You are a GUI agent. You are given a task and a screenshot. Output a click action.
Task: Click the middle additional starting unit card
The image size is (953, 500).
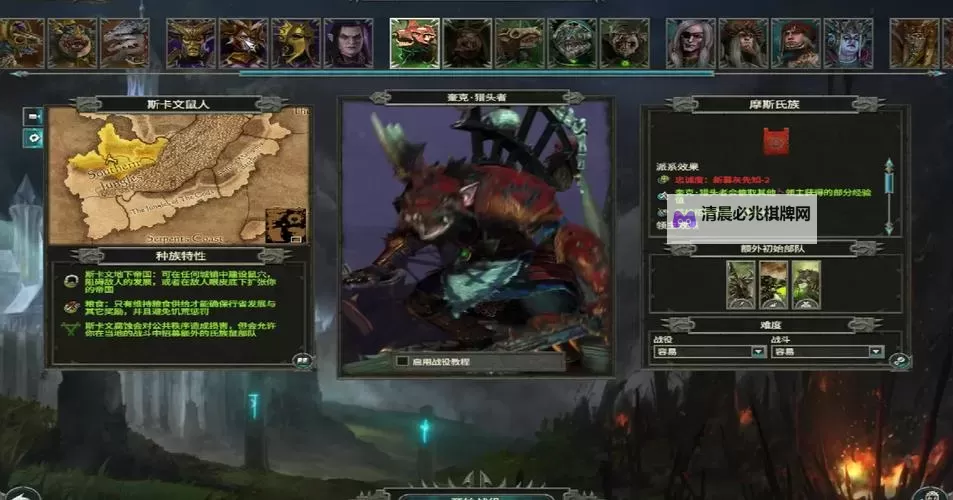point(774,285)
